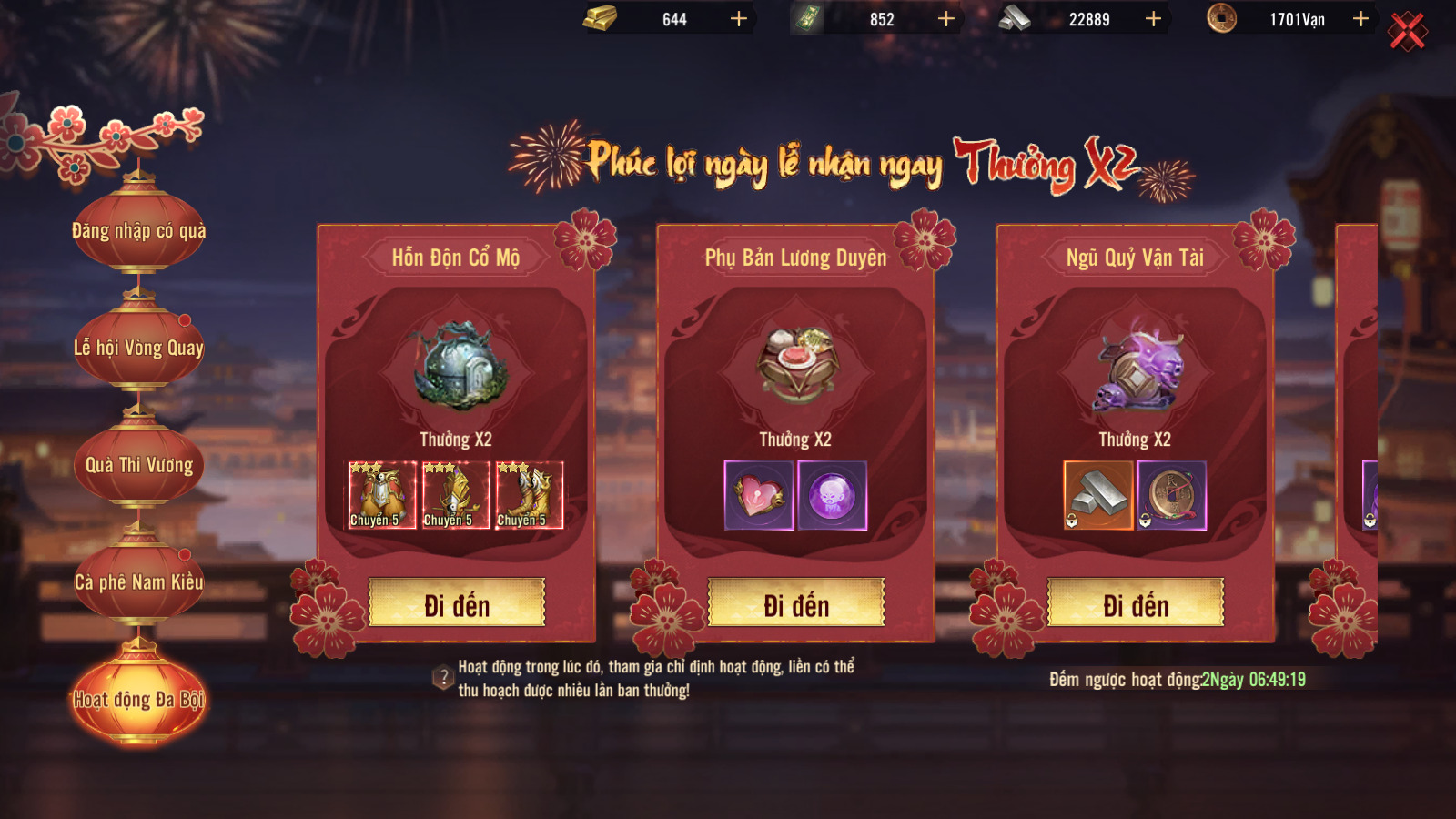Image resolution: width=1456 pixels, height=819 pixels.
Task: Select the Hoạt động Đa Bội lantern
Action: (x=139, y=699)
